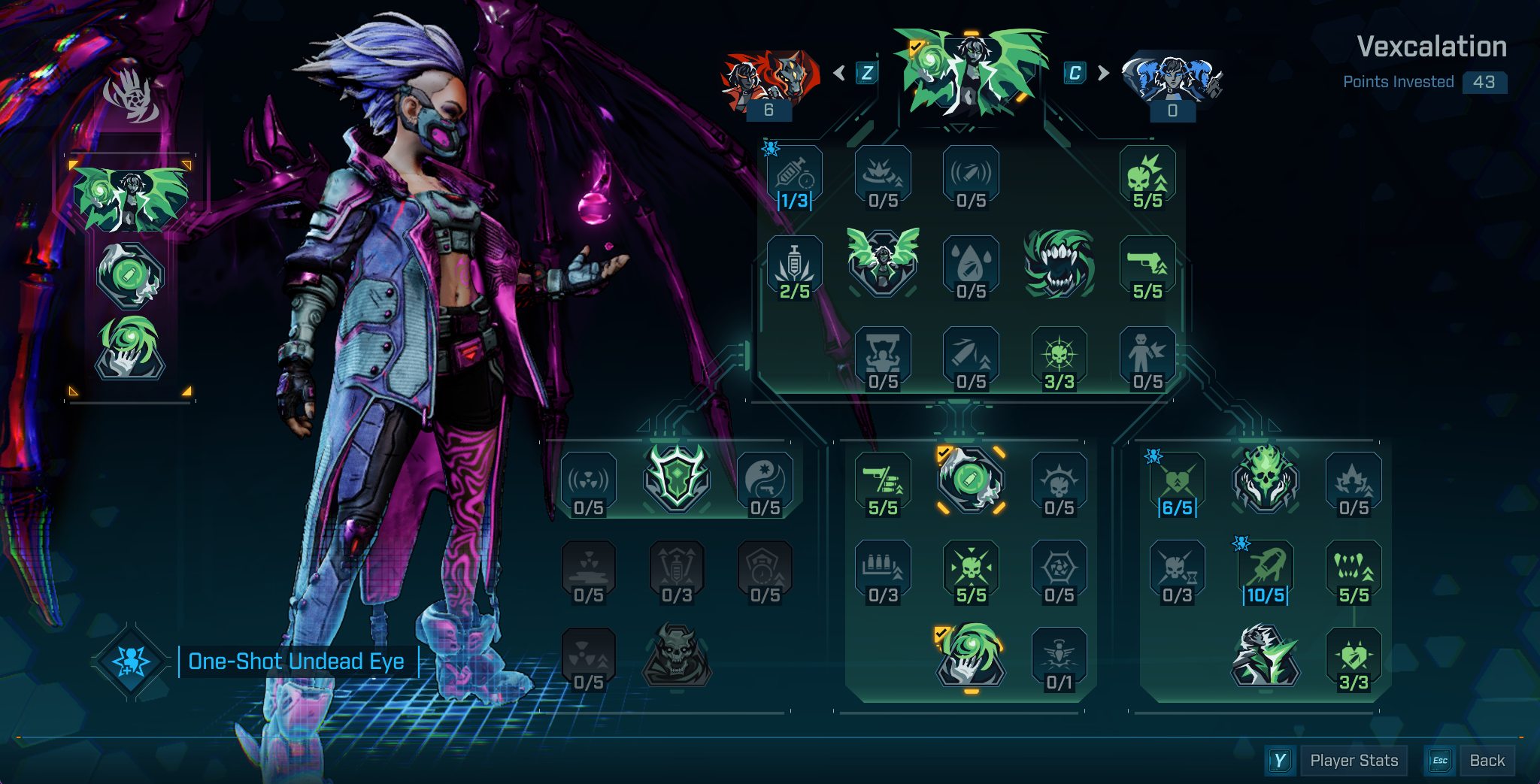Image resolution: width=1540 pixels, height=784 pixels.
Task: Select the green shield capstone skill
Action: [x=677, y=478]
